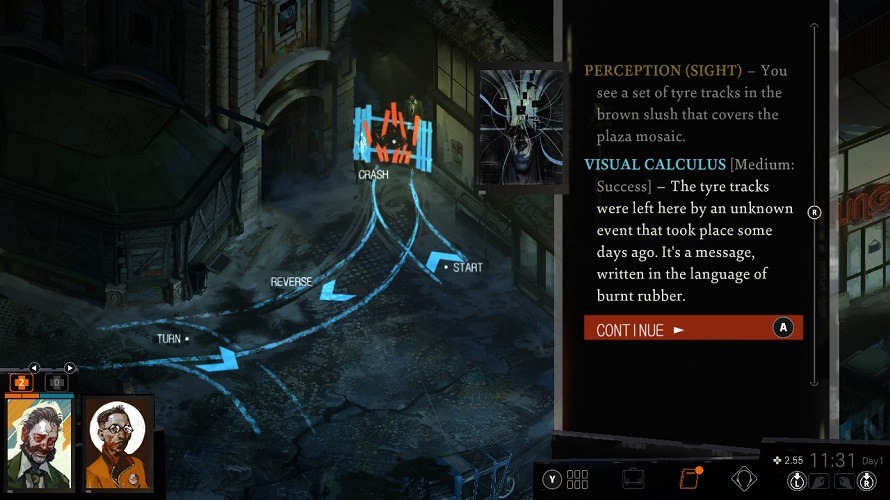Image resolution: width=890 pixels, height=500 pixels.
Task: Click the dialogue log scrollbar
Action: coord(815,212)
